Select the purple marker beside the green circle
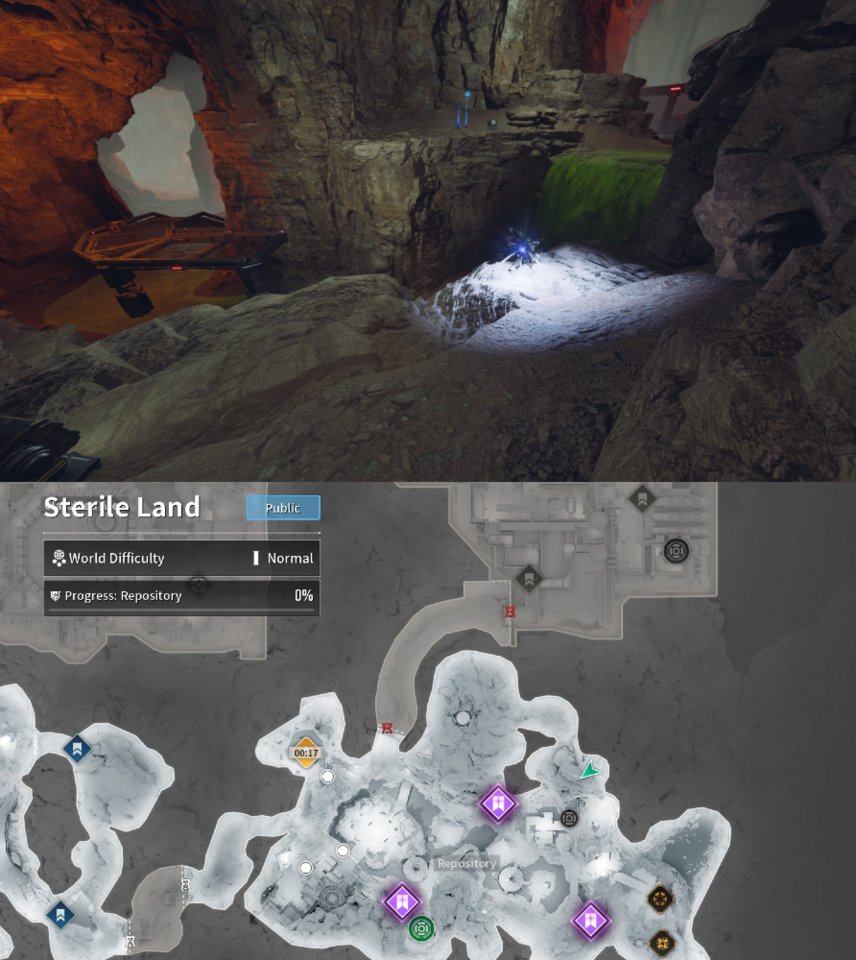 401,902
